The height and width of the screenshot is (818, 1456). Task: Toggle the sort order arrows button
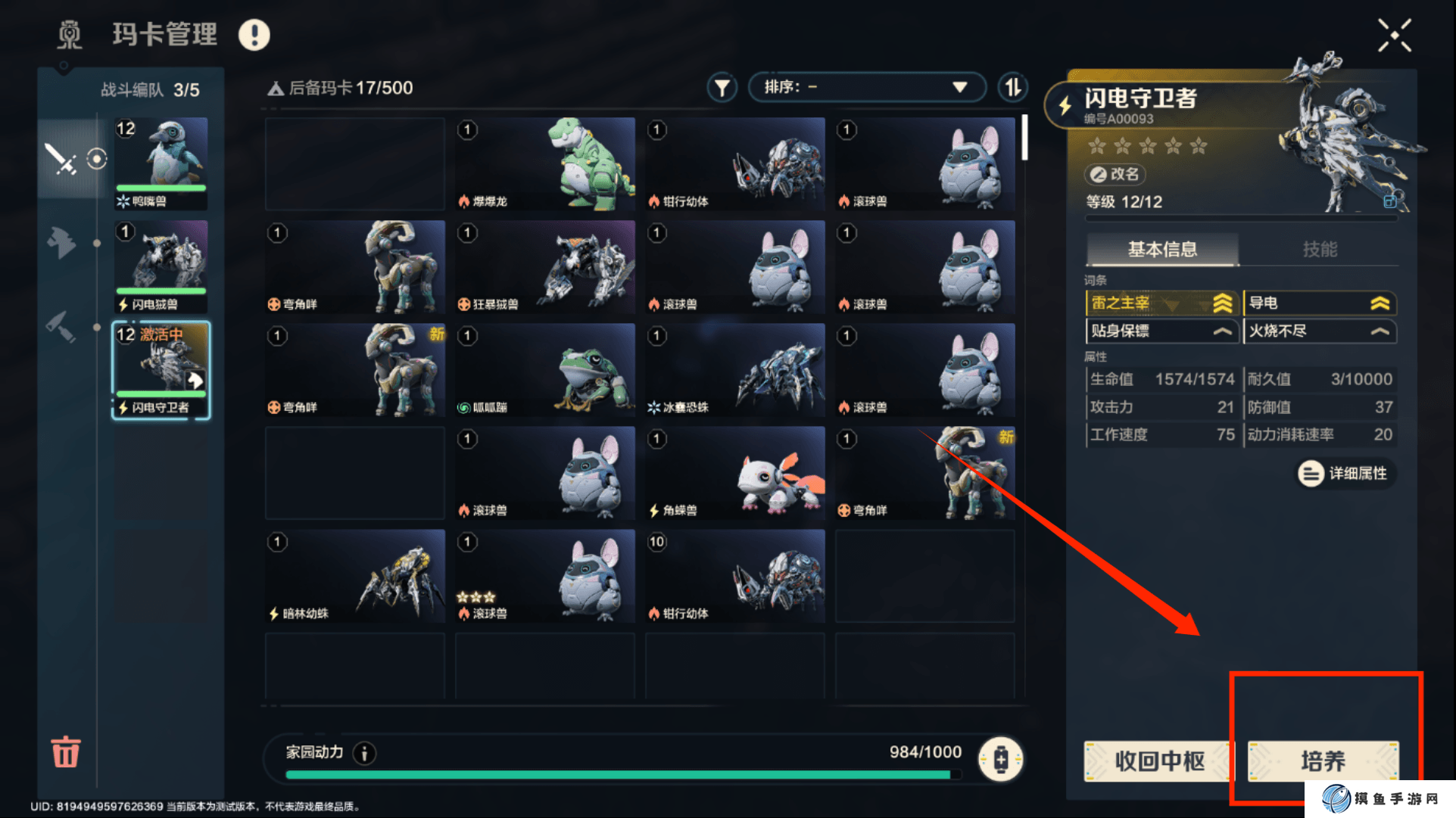point(1012,88)
